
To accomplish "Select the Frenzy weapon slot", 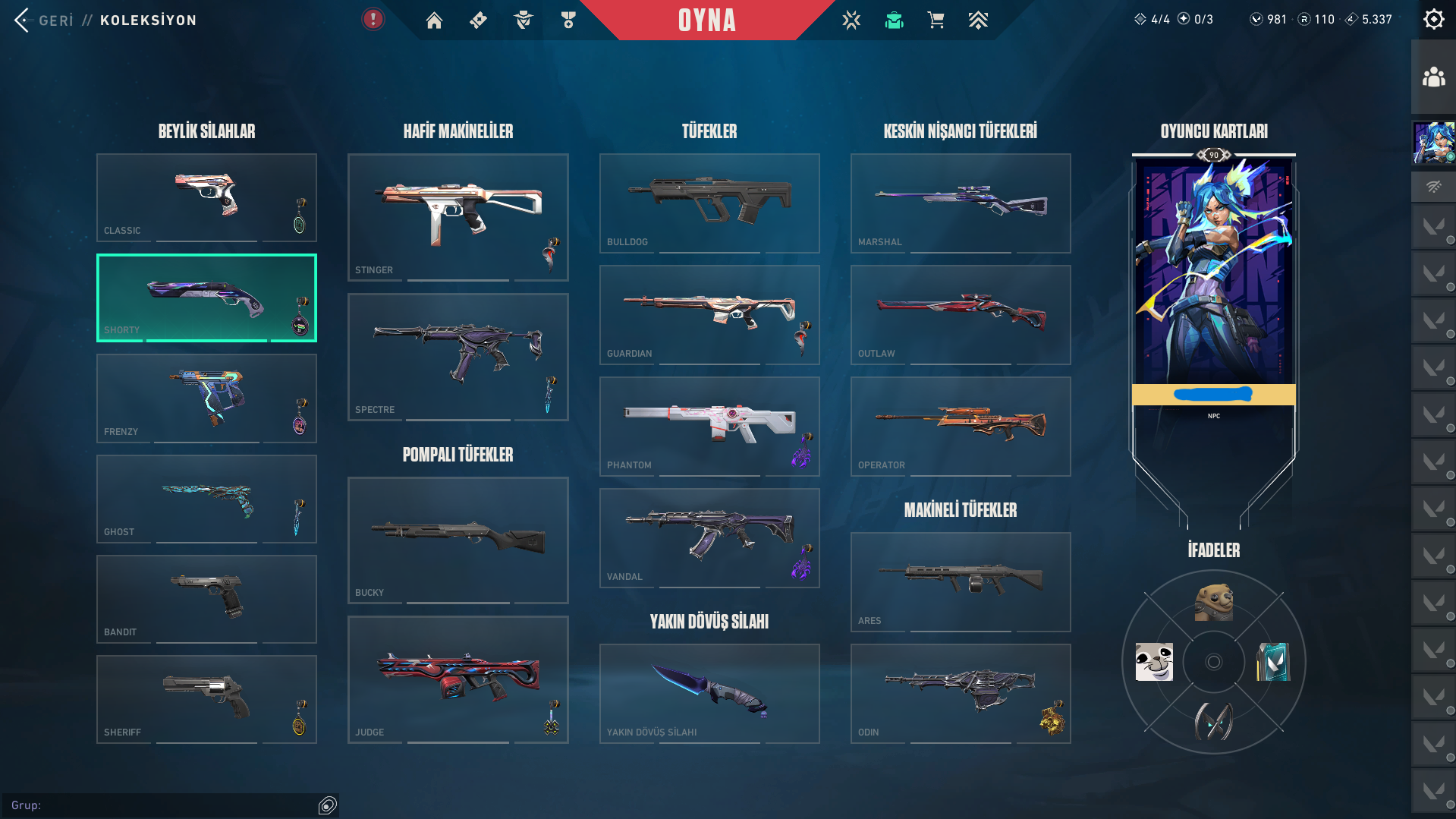I will point(206,398).
